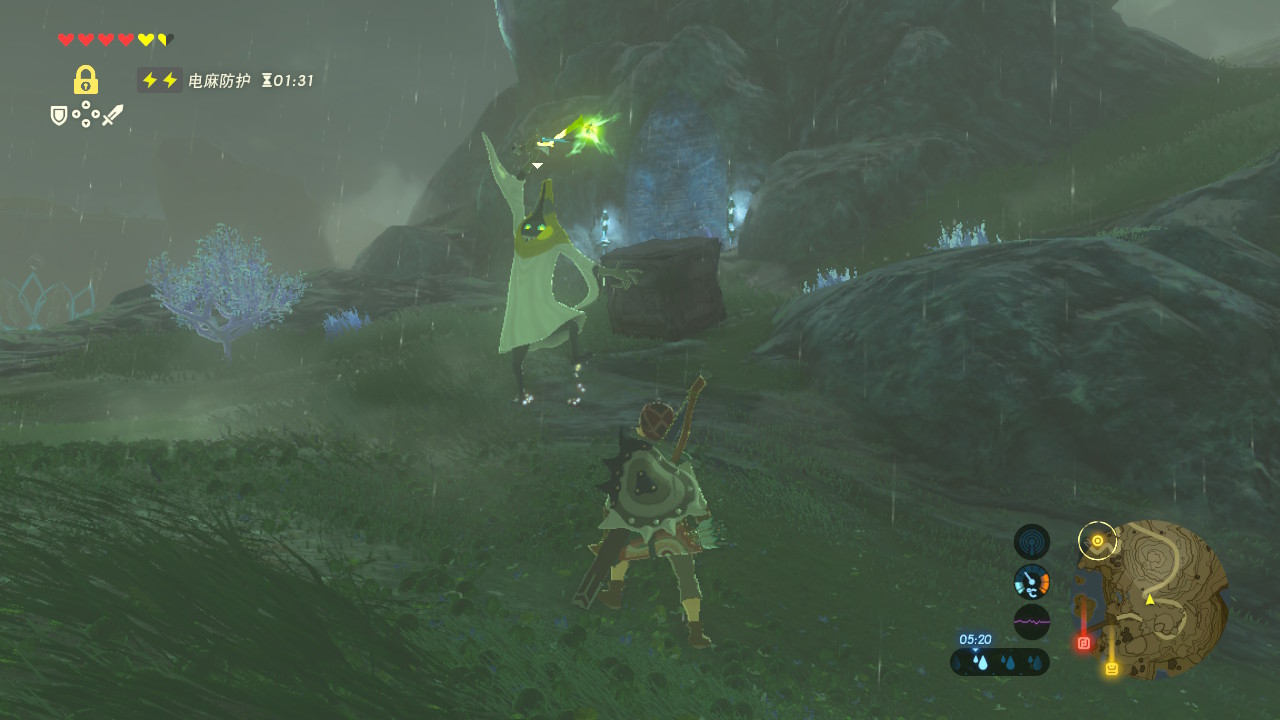Click the circled yellow objective marker on minimap
Screen dimensions: 1280x720
1097,541
